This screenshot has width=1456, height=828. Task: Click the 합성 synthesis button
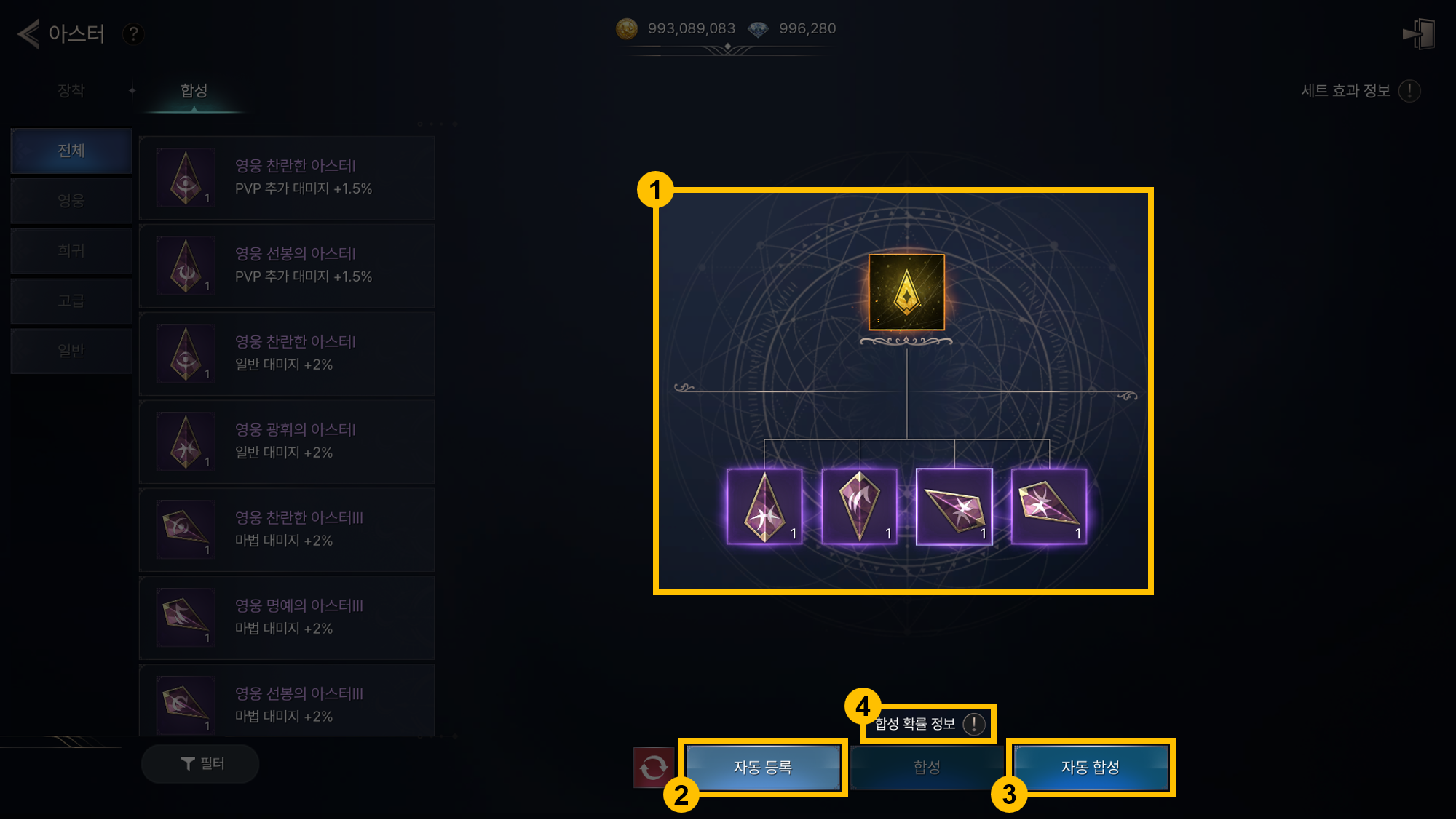click(x=927, y=767)
